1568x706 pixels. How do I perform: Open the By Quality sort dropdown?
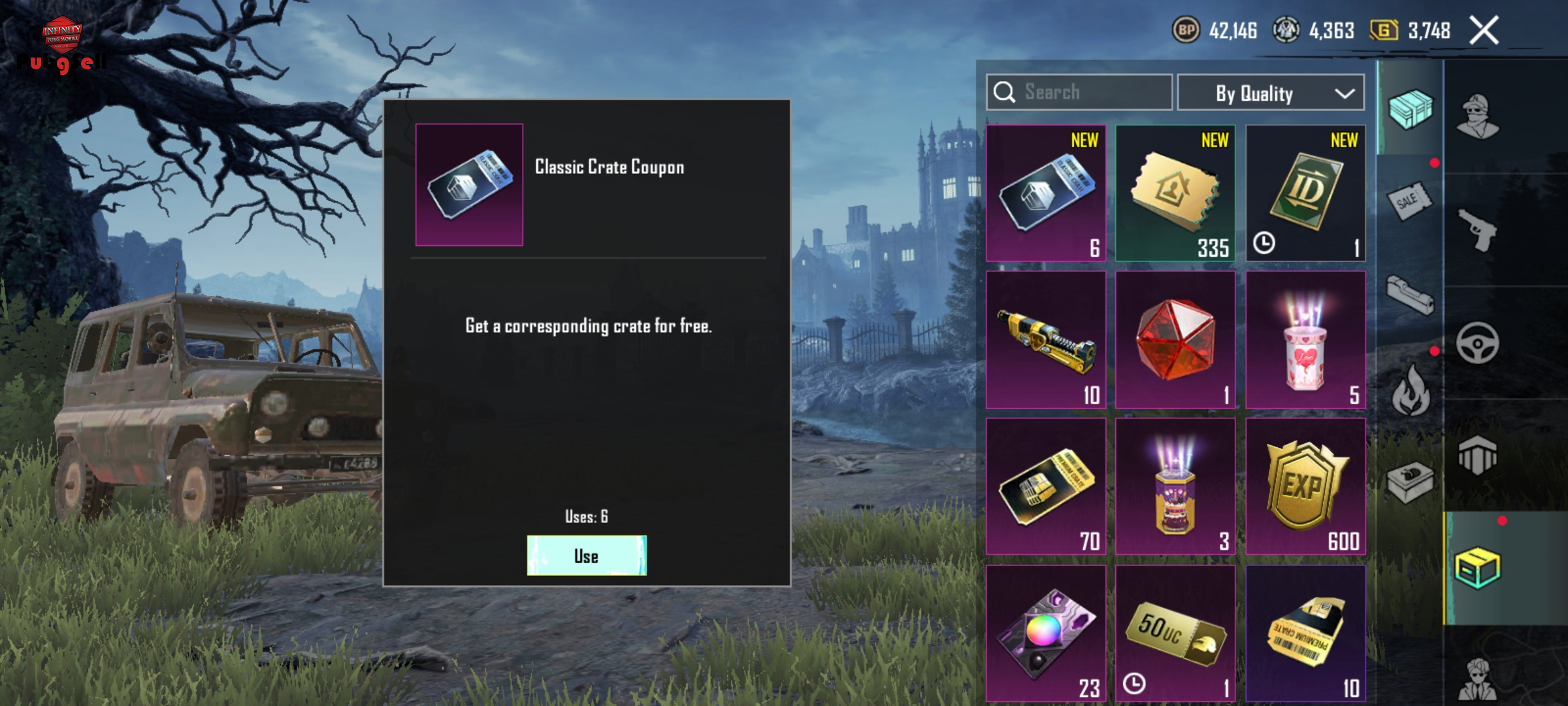click(x=1270, y=93)
